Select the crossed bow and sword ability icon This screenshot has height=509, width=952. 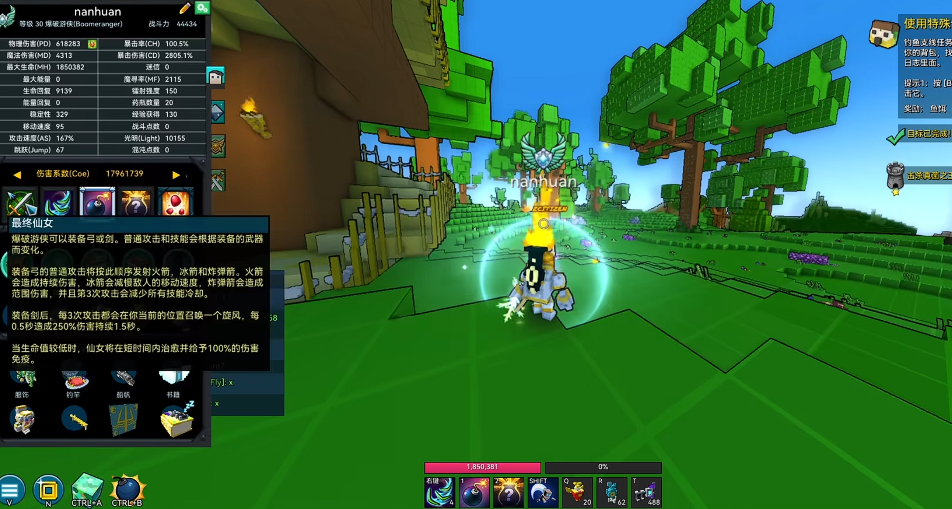pos(21,203)
